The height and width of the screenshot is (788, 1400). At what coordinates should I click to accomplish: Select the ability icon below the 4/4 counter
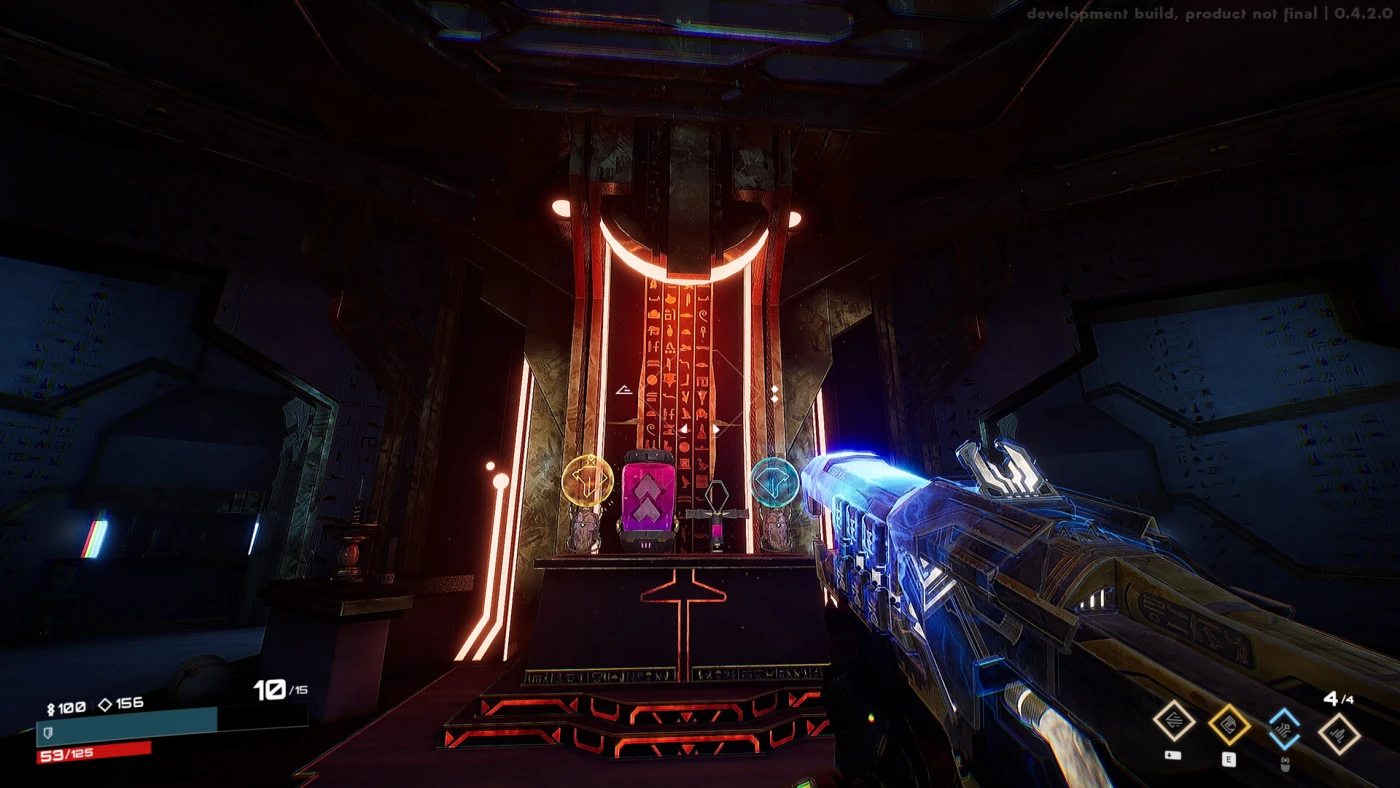point(1339,734)
